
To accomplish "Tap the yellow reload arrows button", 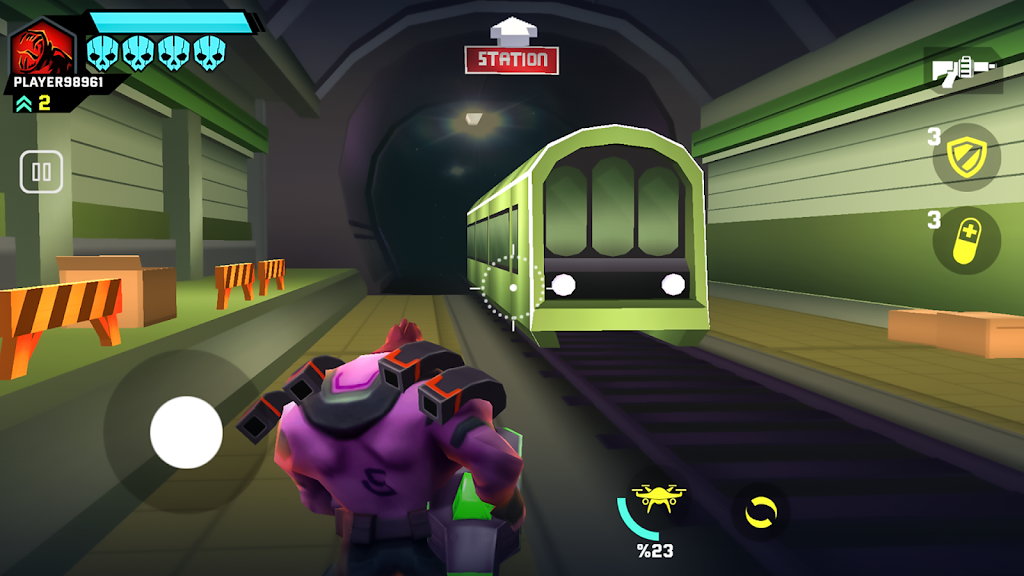I will coord(760,512).
